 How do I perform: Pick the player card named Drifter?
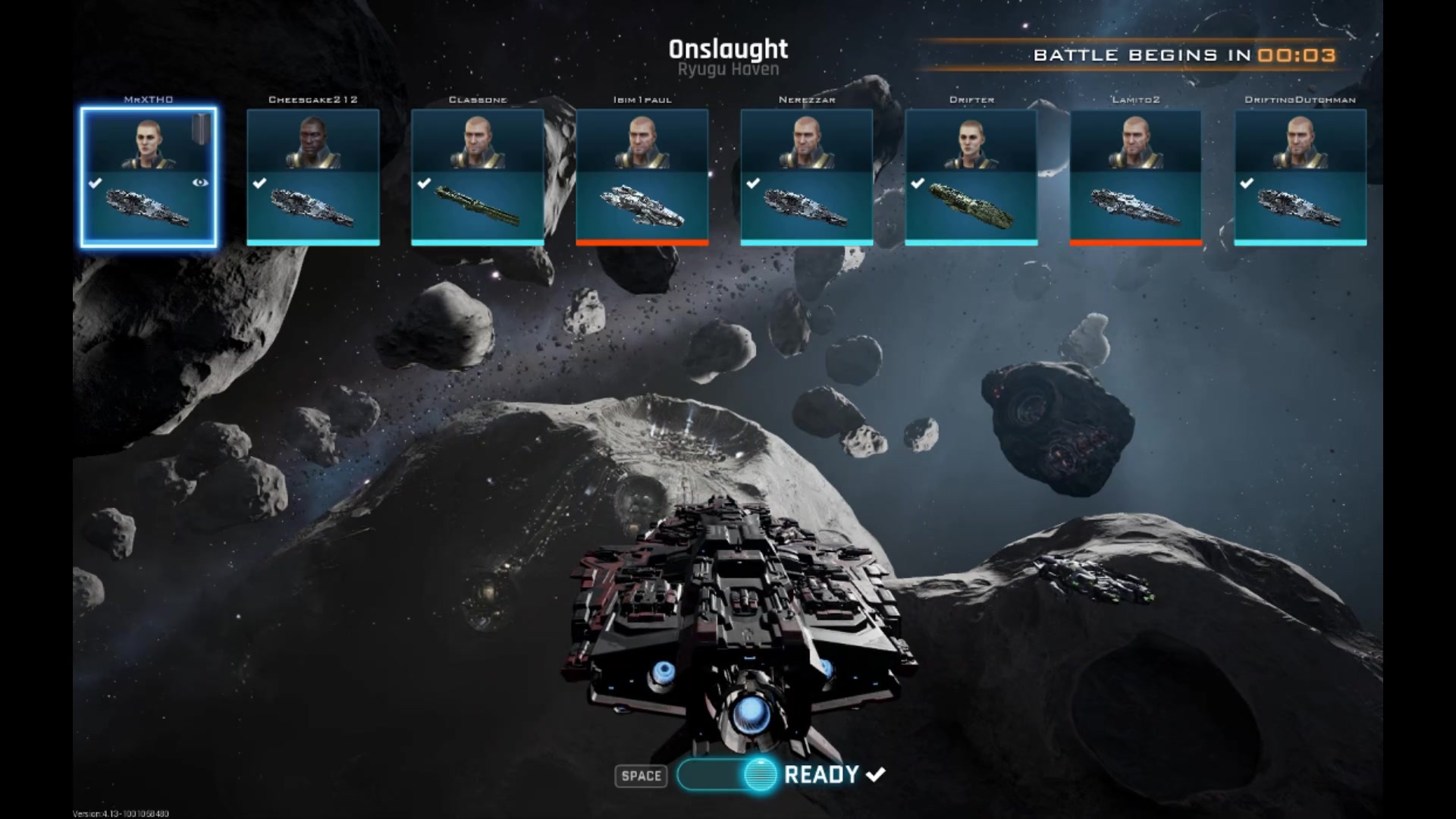(x=971, y=178)
